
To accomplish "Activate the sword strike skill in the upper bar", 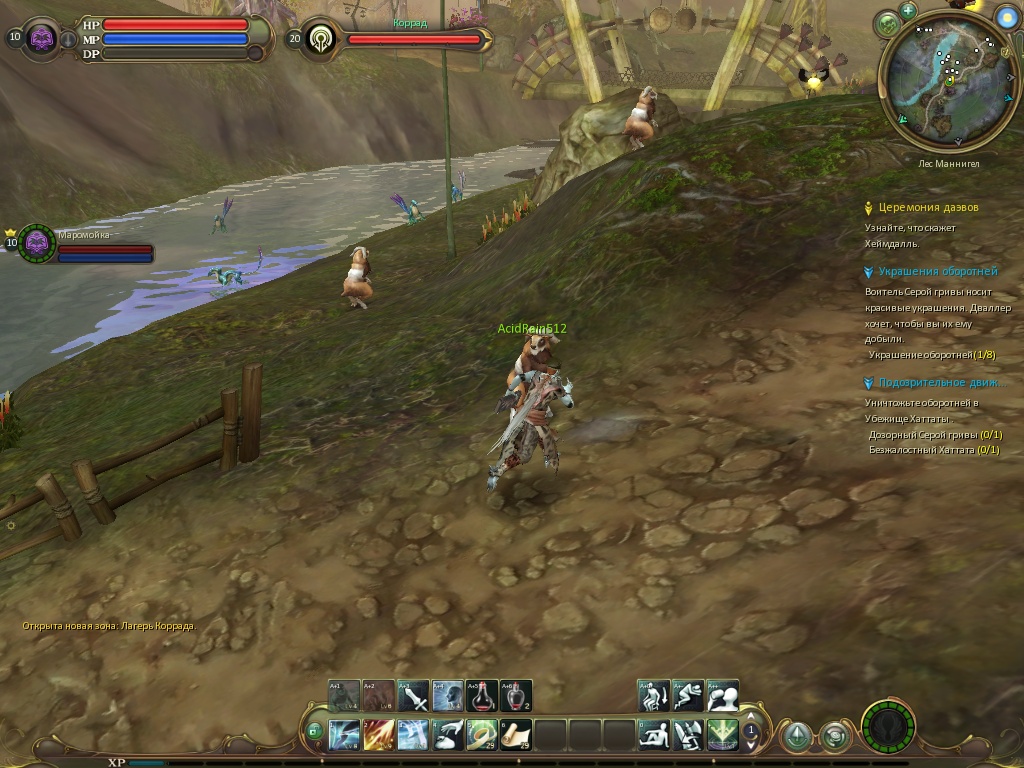I will coord(413,696).
